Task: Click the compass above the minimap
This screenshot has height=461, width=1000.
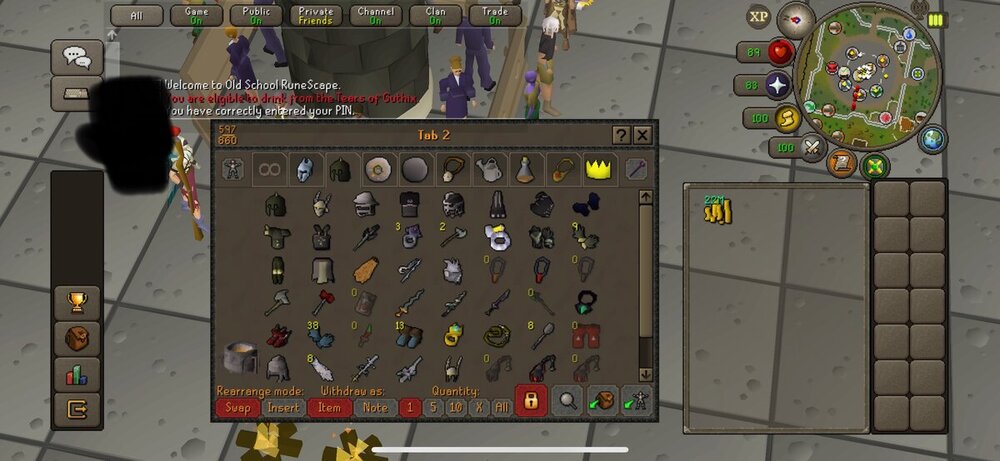Action: click(796, 16)
